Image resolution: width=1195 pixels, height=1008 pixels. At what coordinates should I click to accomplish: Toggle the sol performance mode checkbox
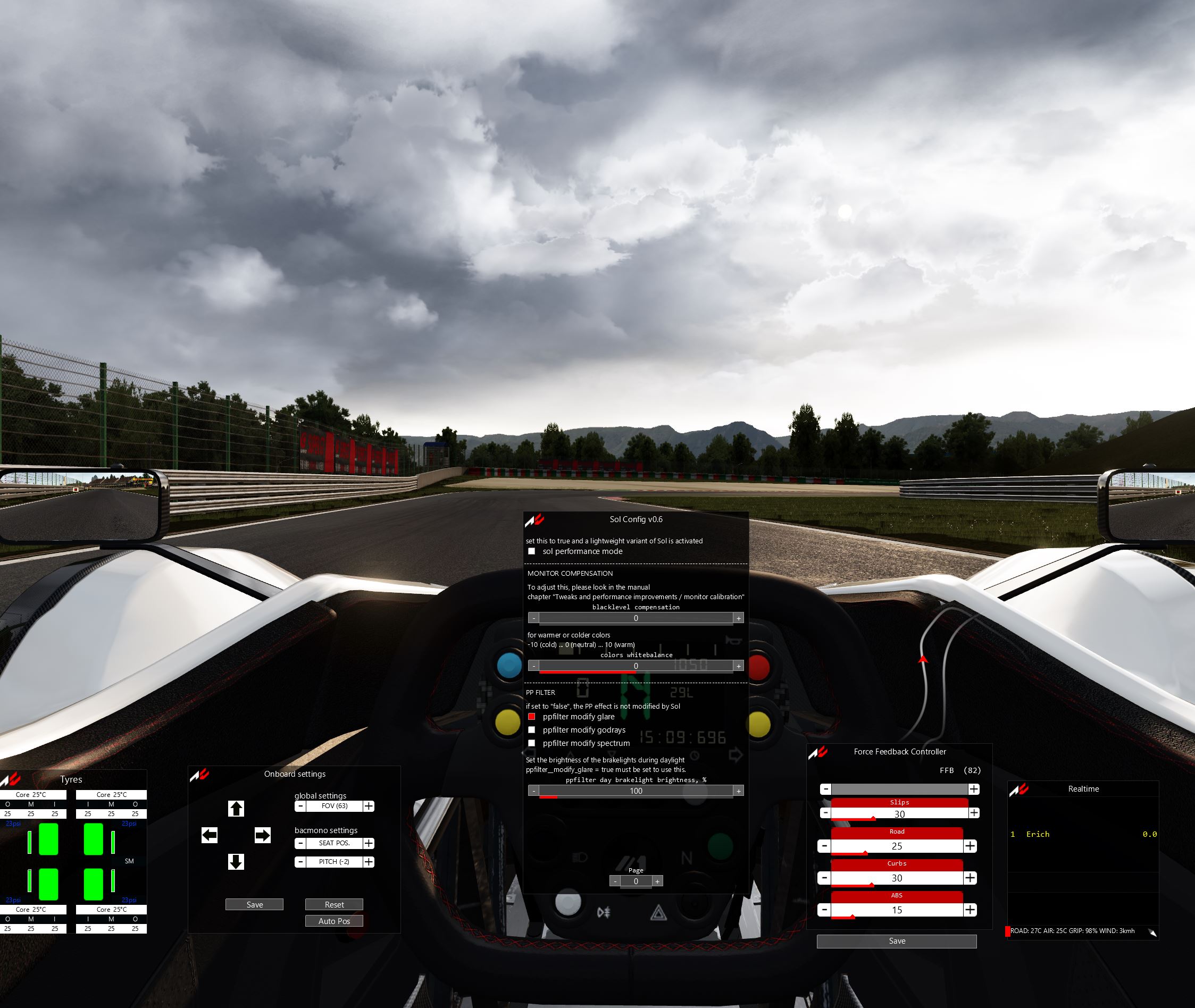[531, 551]
